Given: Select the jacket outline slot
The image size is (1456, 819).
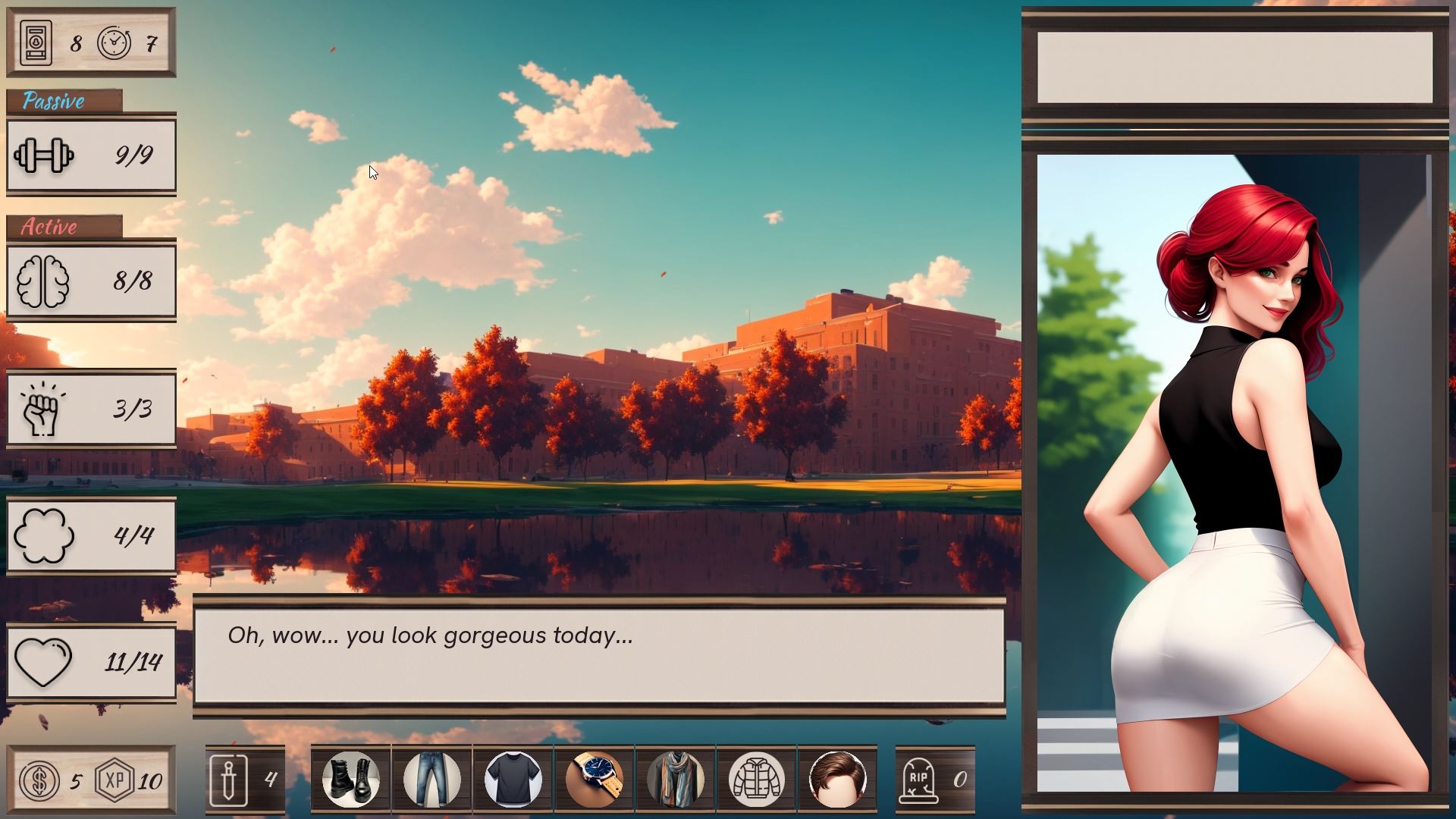Looking at the screenshot, I should point(756,779).
